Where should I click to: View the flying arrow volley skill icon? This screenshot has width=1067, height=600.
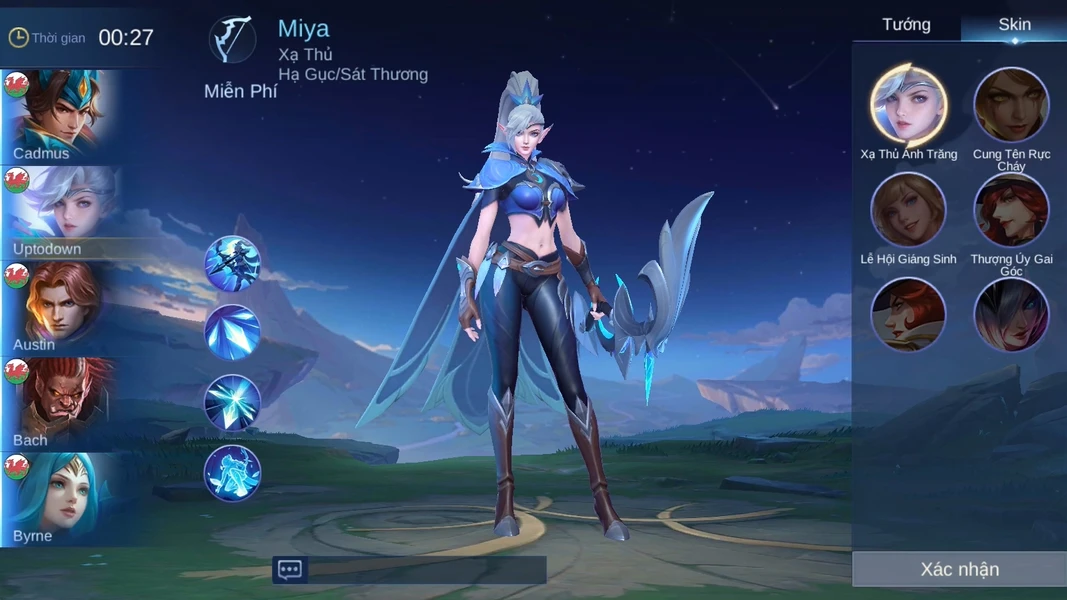click(232, 264)
